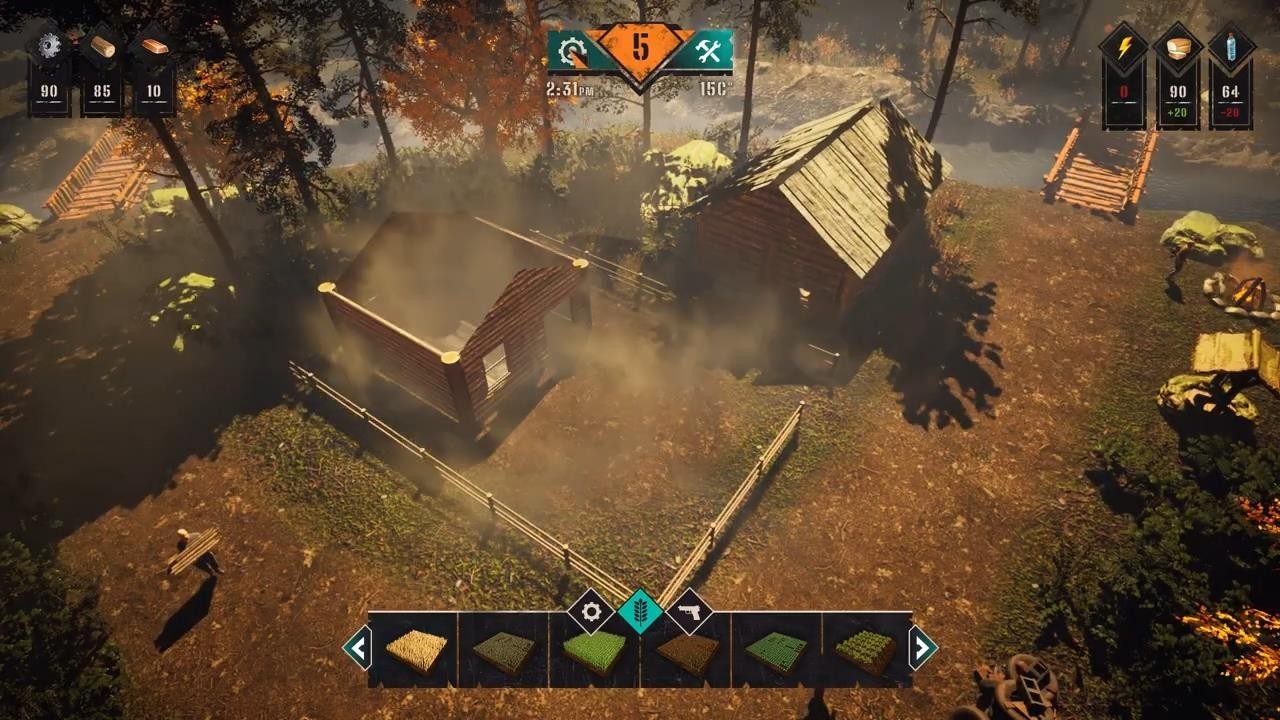Switch to the wheat farming category tab
Screen dimensions: 1280x720
[640, 611]
